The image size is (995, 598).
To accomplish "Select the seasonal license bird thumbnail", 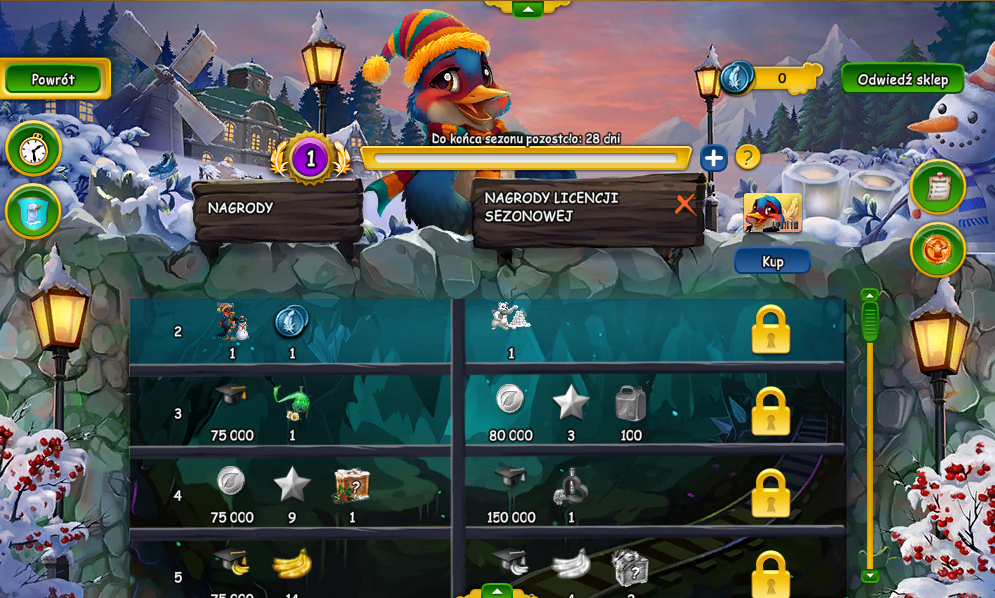I will click(772, 213).
